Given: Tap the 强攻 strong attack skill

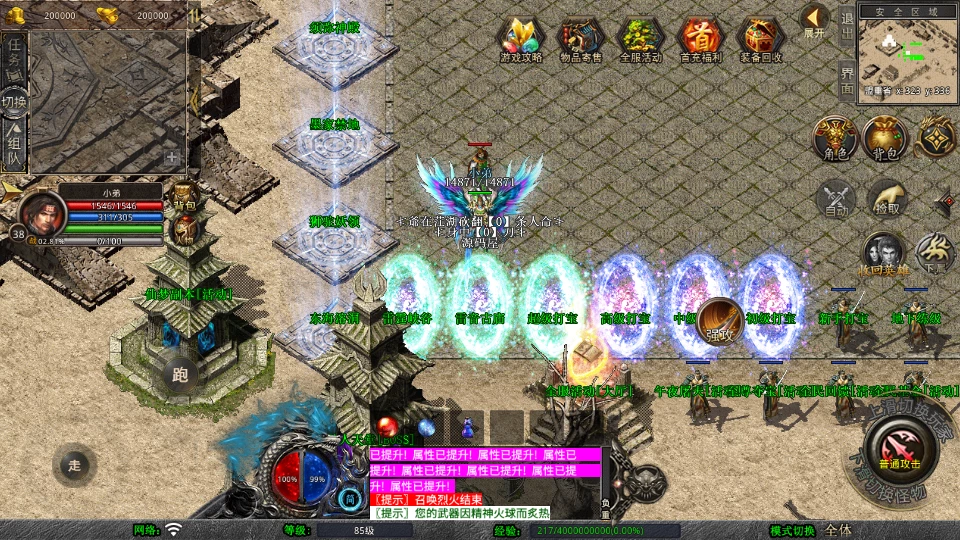Looking at the screenshot, I should [720, 319].
